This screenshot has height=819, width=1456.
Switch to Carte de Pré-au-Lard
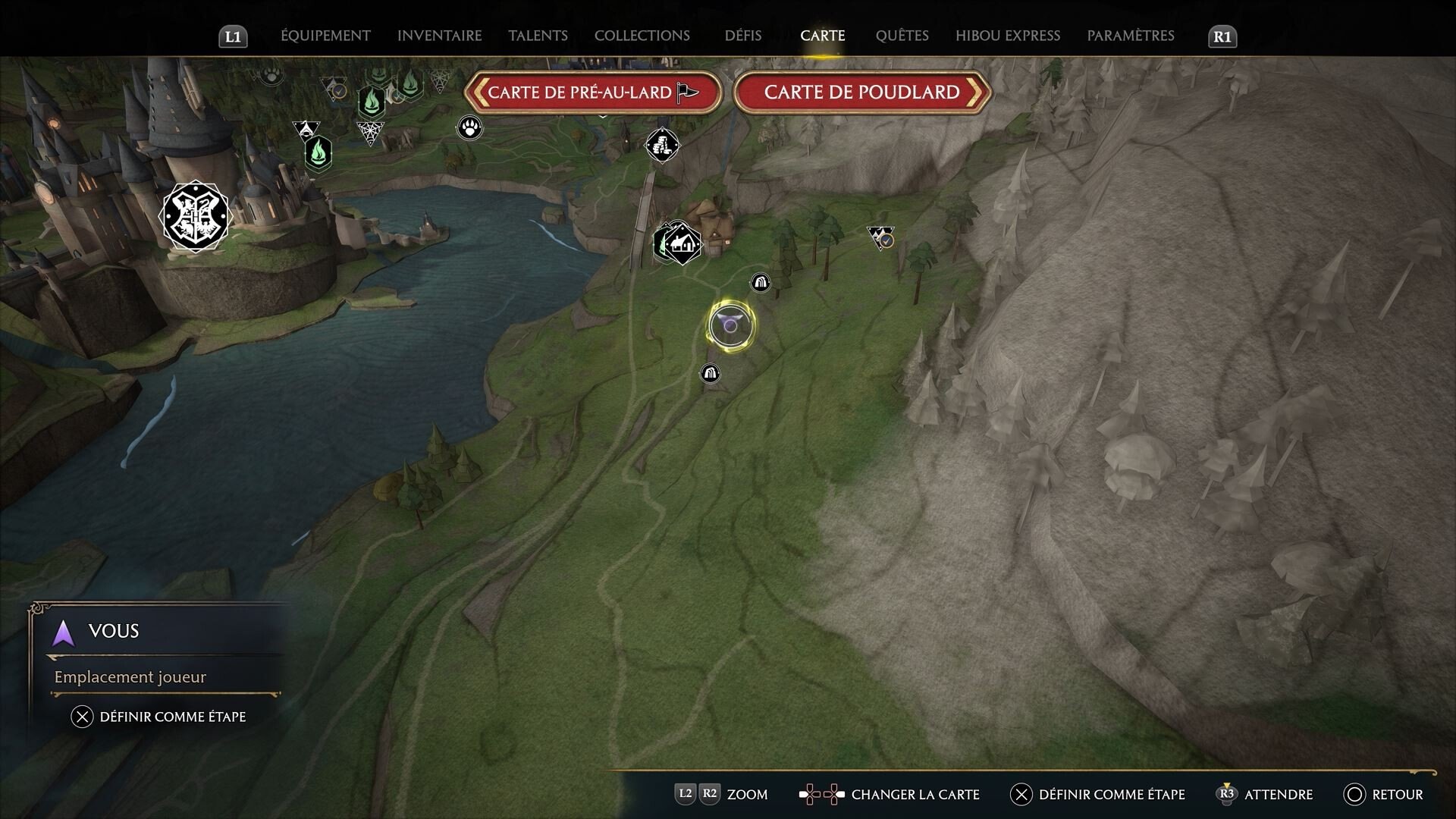click(x=592, y=93)
